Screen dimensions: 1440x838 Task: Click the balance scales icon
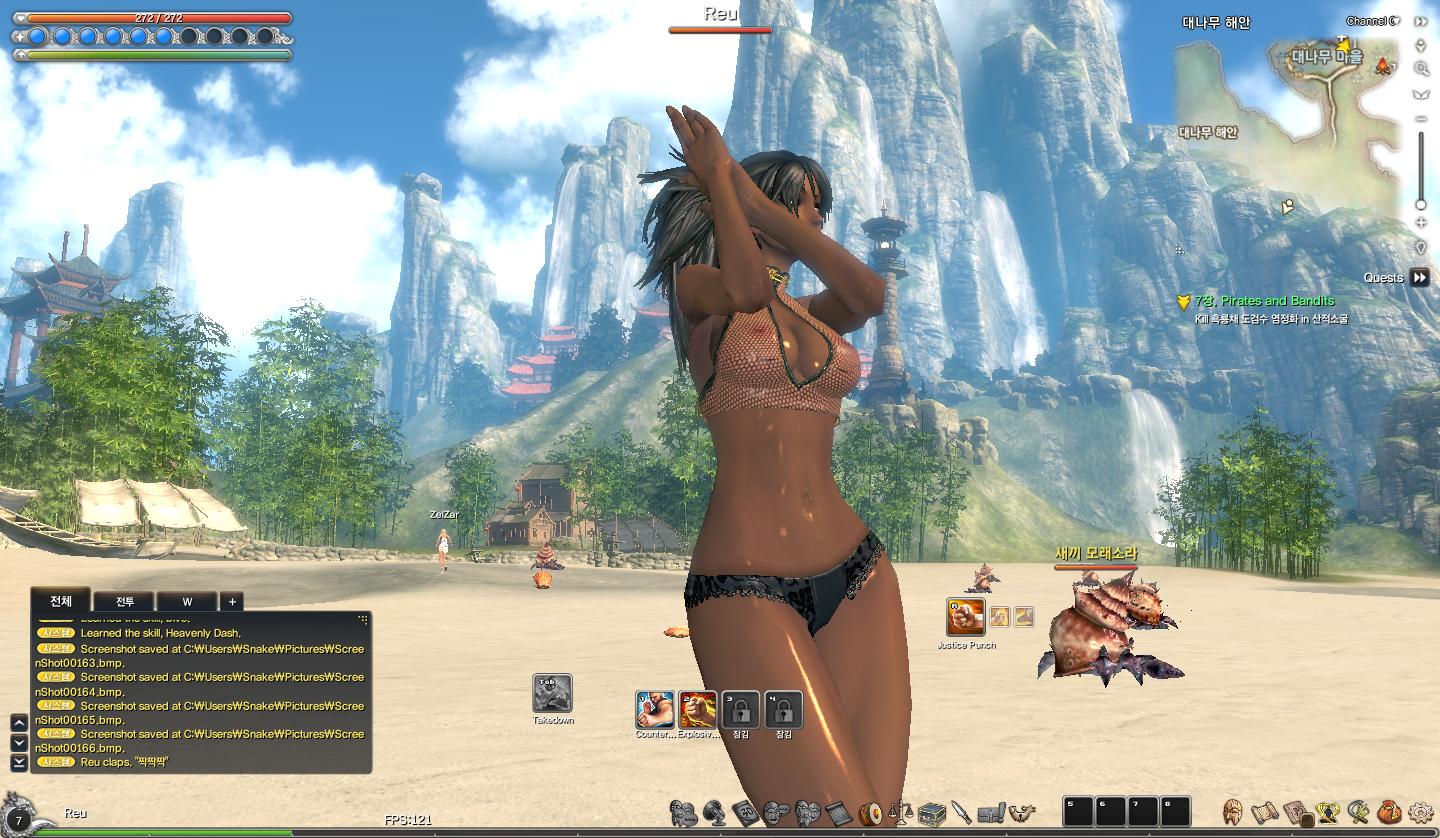click(x=901, y=812)
